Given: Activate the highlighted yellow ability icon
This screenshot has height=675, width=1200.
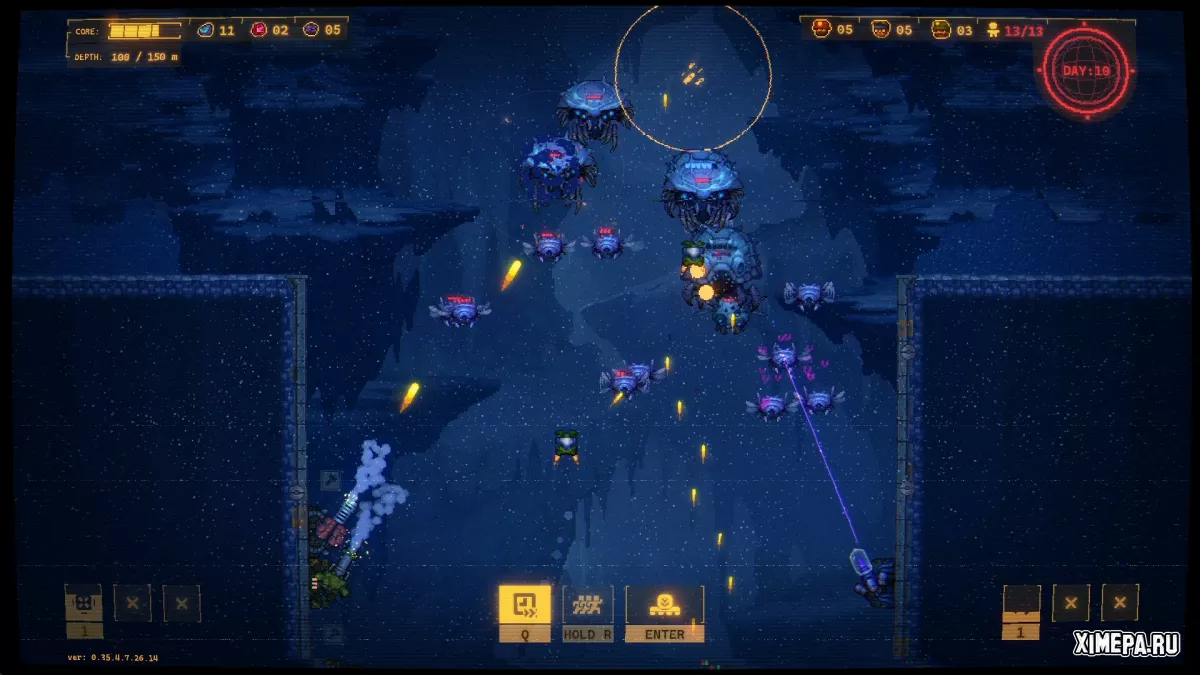Looking at the screenshot, I should coord(524,604).
